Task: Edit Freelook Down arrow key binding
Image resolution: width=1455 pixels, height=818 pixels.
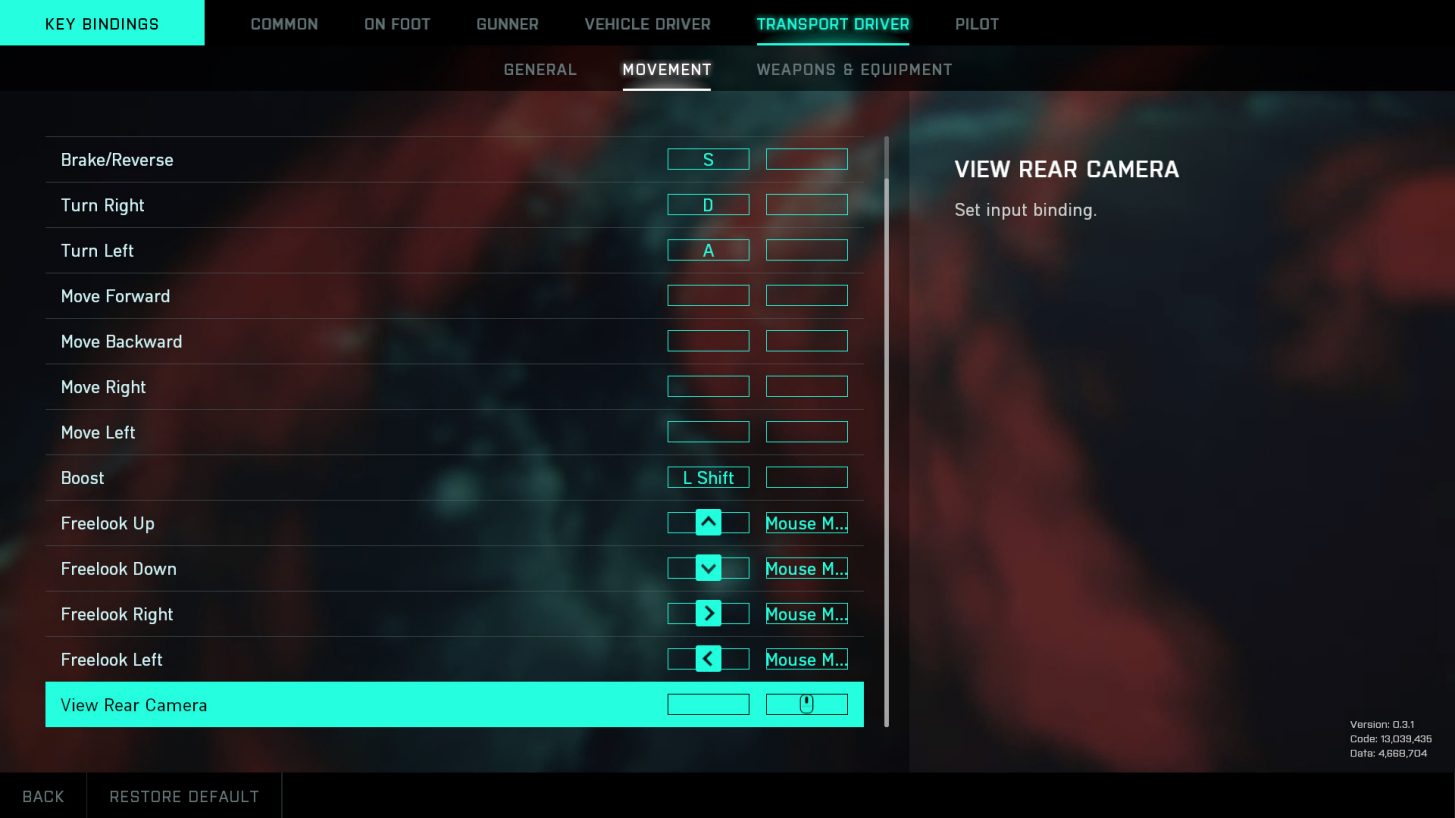Action: click(x=708, y=569)
